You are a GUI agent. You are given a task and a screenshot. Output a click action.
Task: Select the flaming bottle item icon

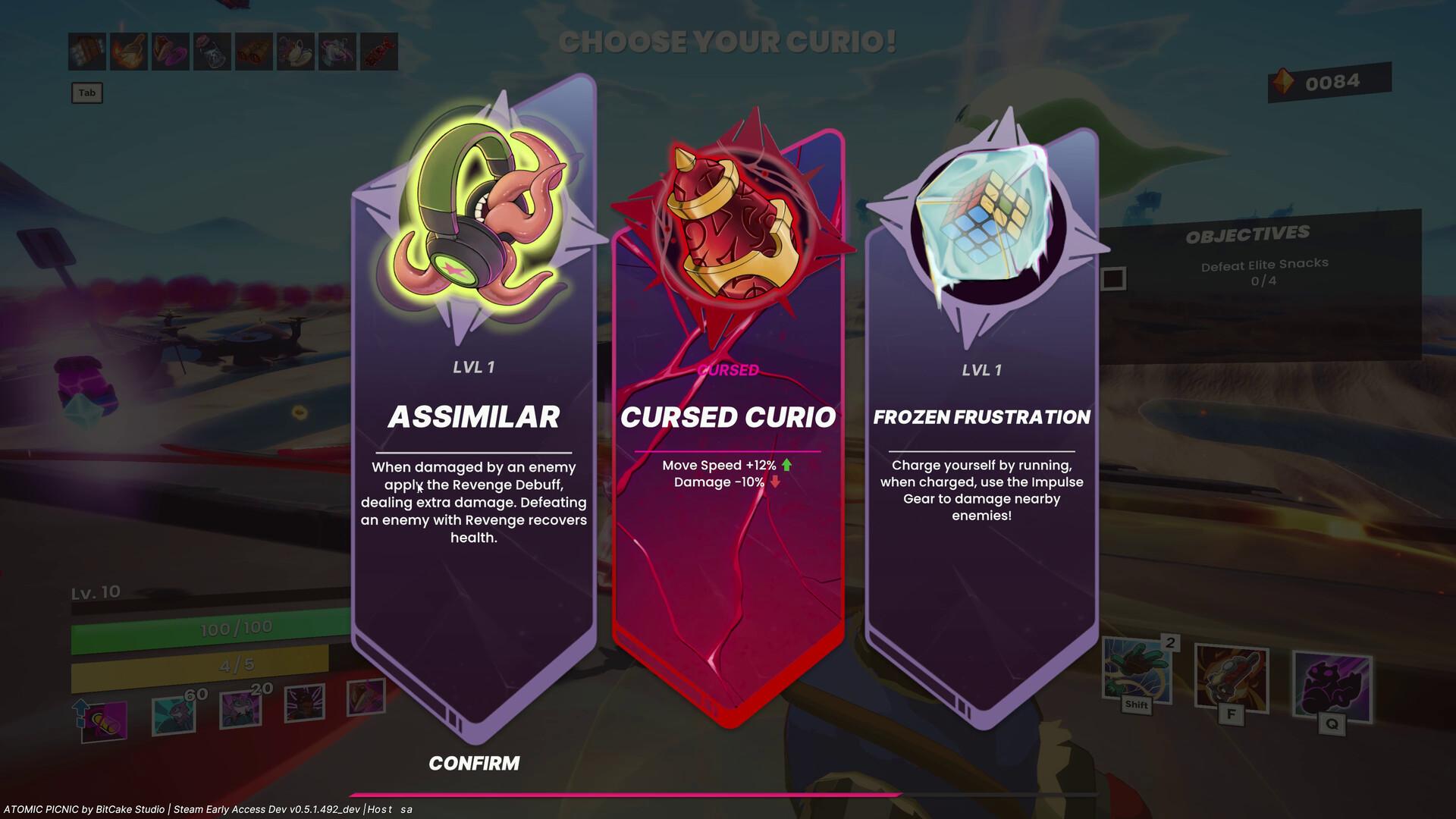pos(129,52)
